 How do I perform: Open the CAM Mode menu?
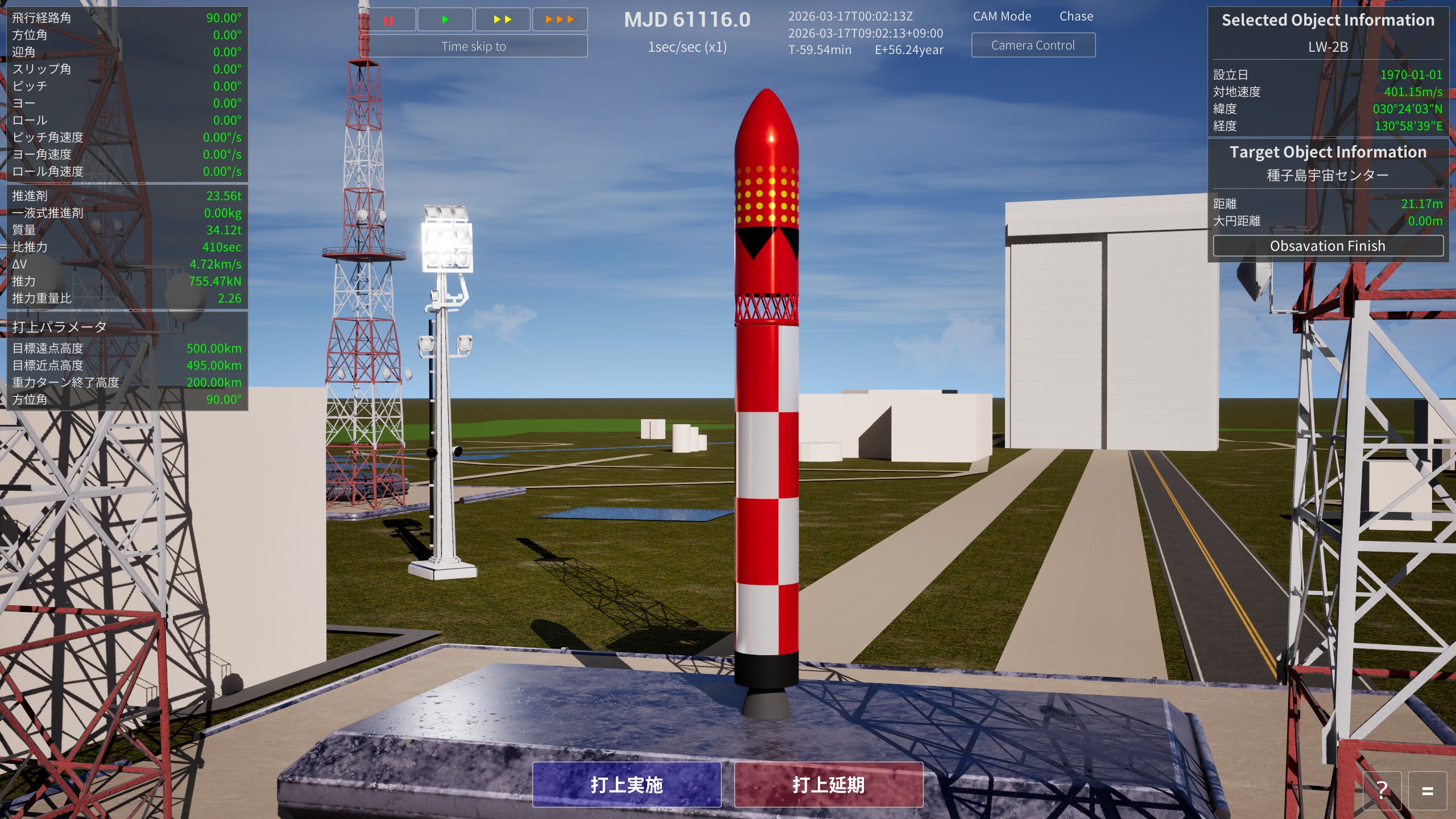click(x=1003, y=16)
